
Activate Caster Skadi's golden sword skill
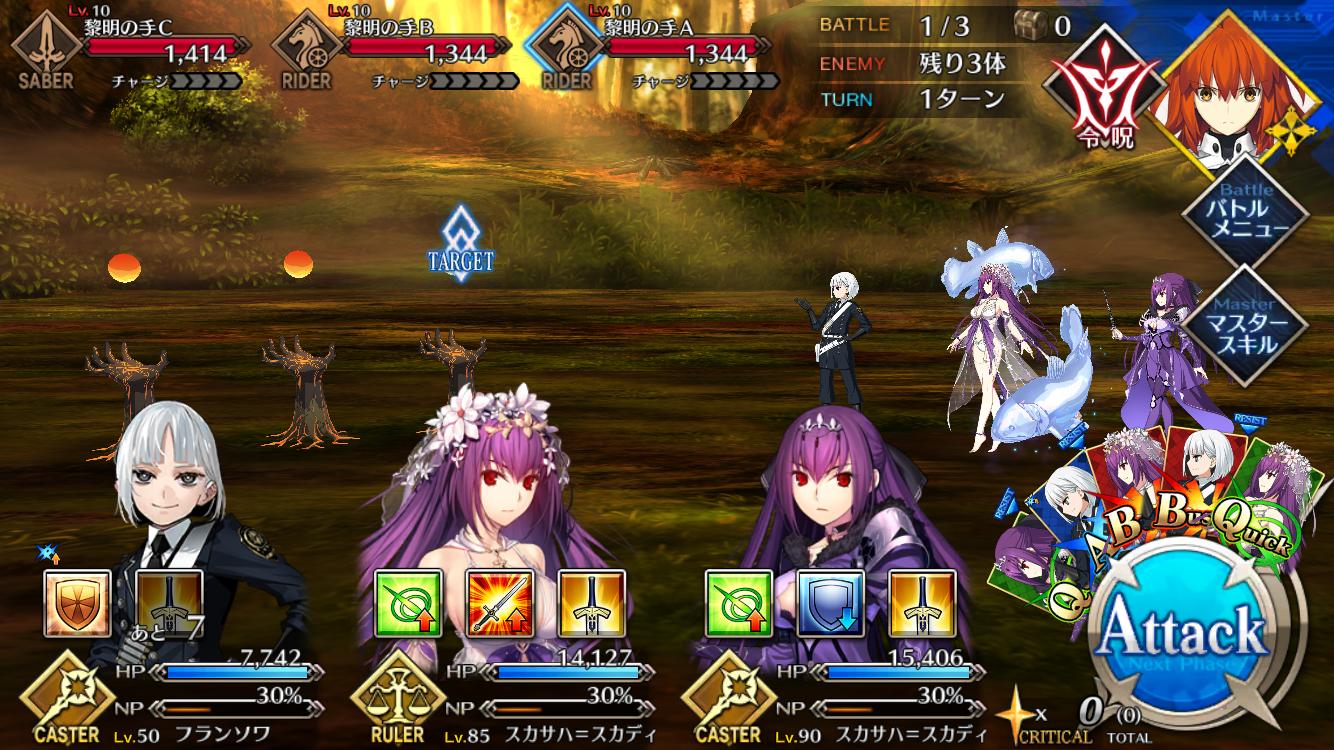tap(922, 604)
